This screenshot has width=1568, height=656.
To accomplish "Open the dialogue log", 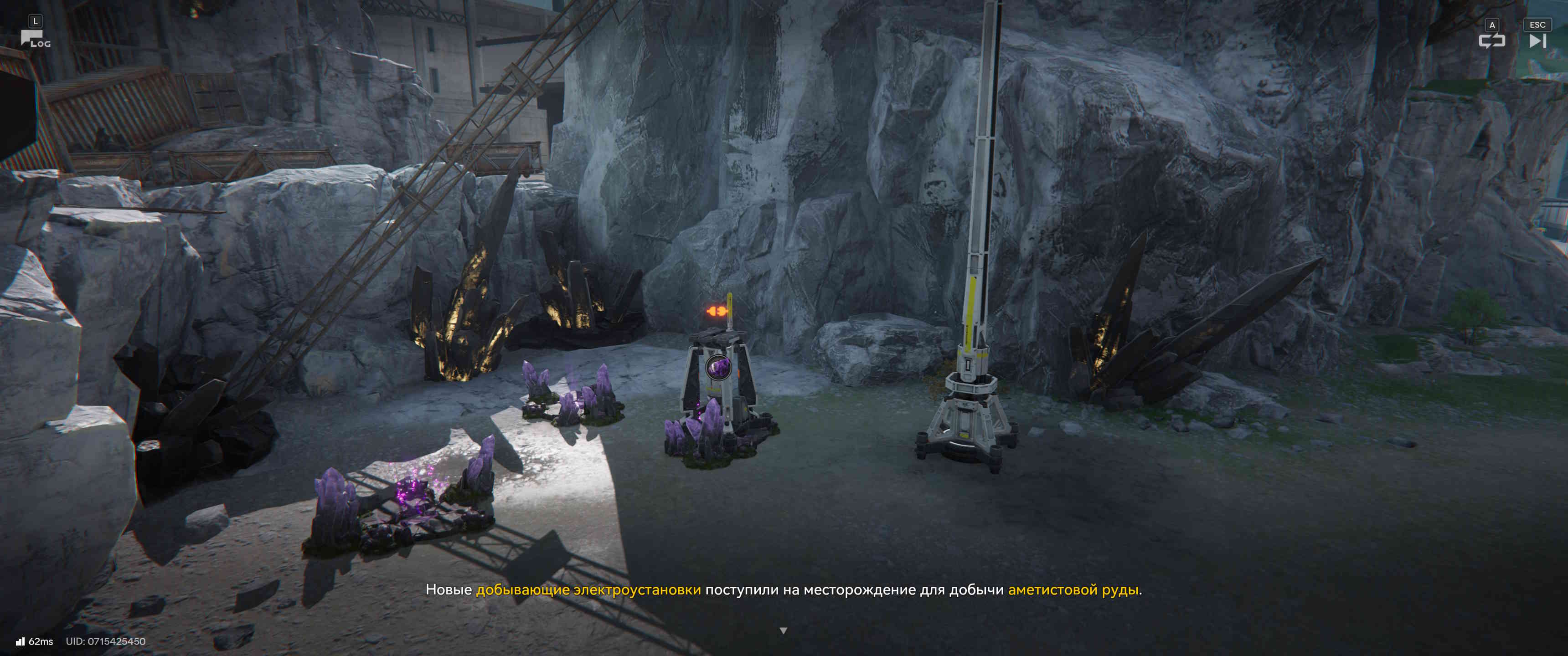I will click(35, 39).
